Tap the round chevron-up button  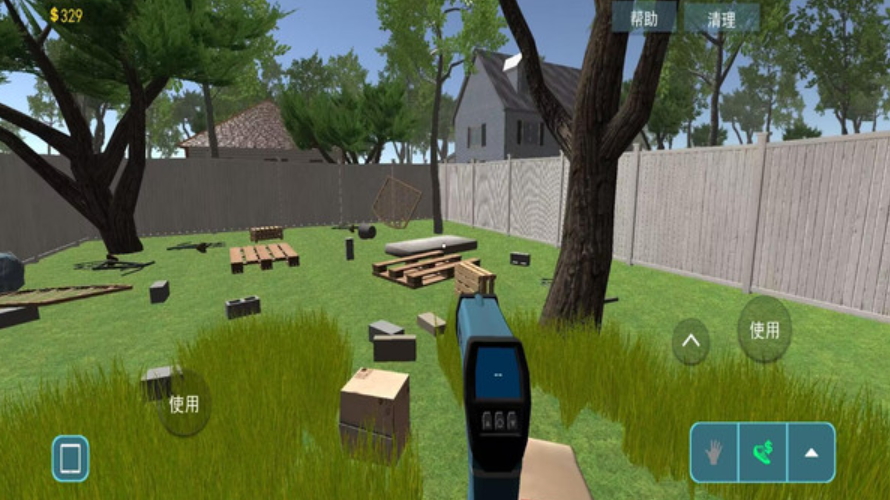[690, 341]
